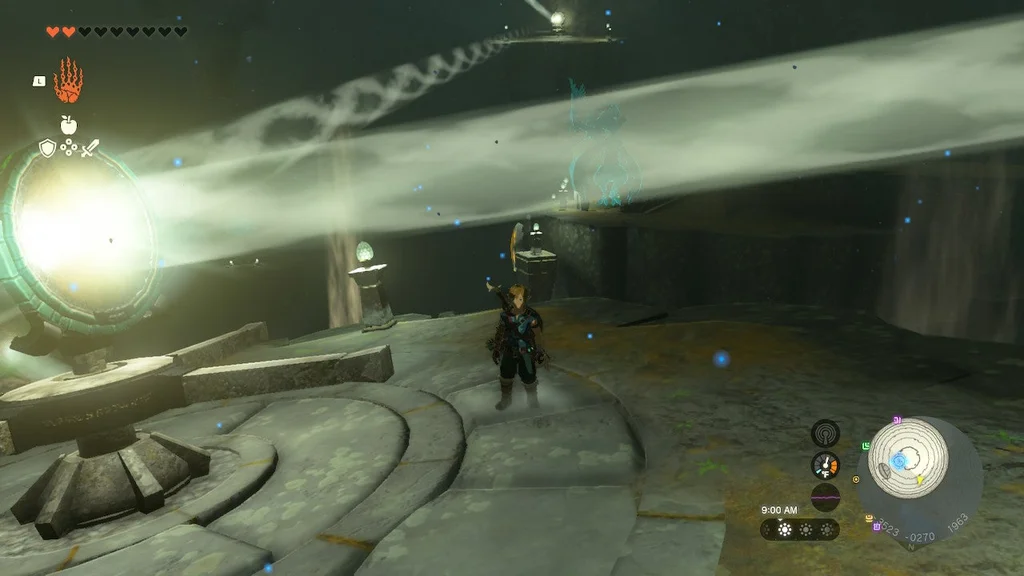Click the purple noise level meter
The height and width of the screenshot is (576, 1024).
pyautogui.click(x=825, y=496)
